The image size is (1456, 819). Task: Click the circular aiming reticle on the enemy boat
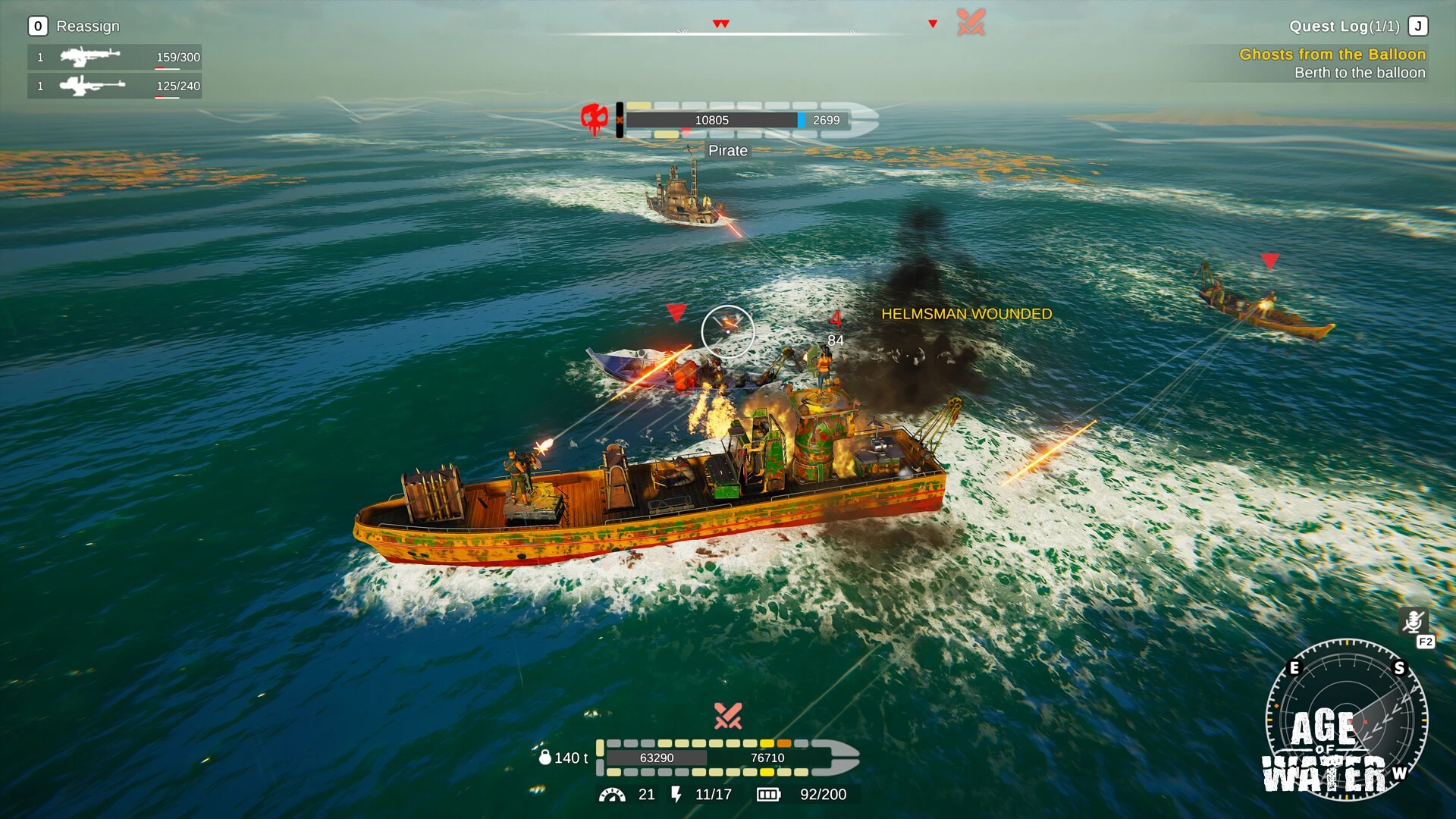click(x=727, y=331)
